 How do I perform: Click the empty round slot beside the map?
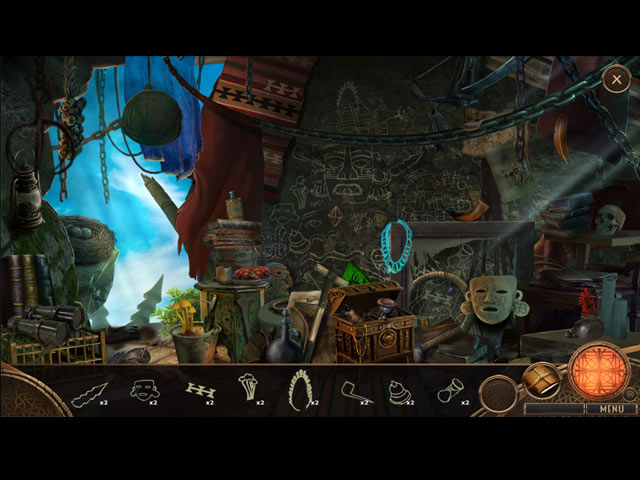coord(497,394)
